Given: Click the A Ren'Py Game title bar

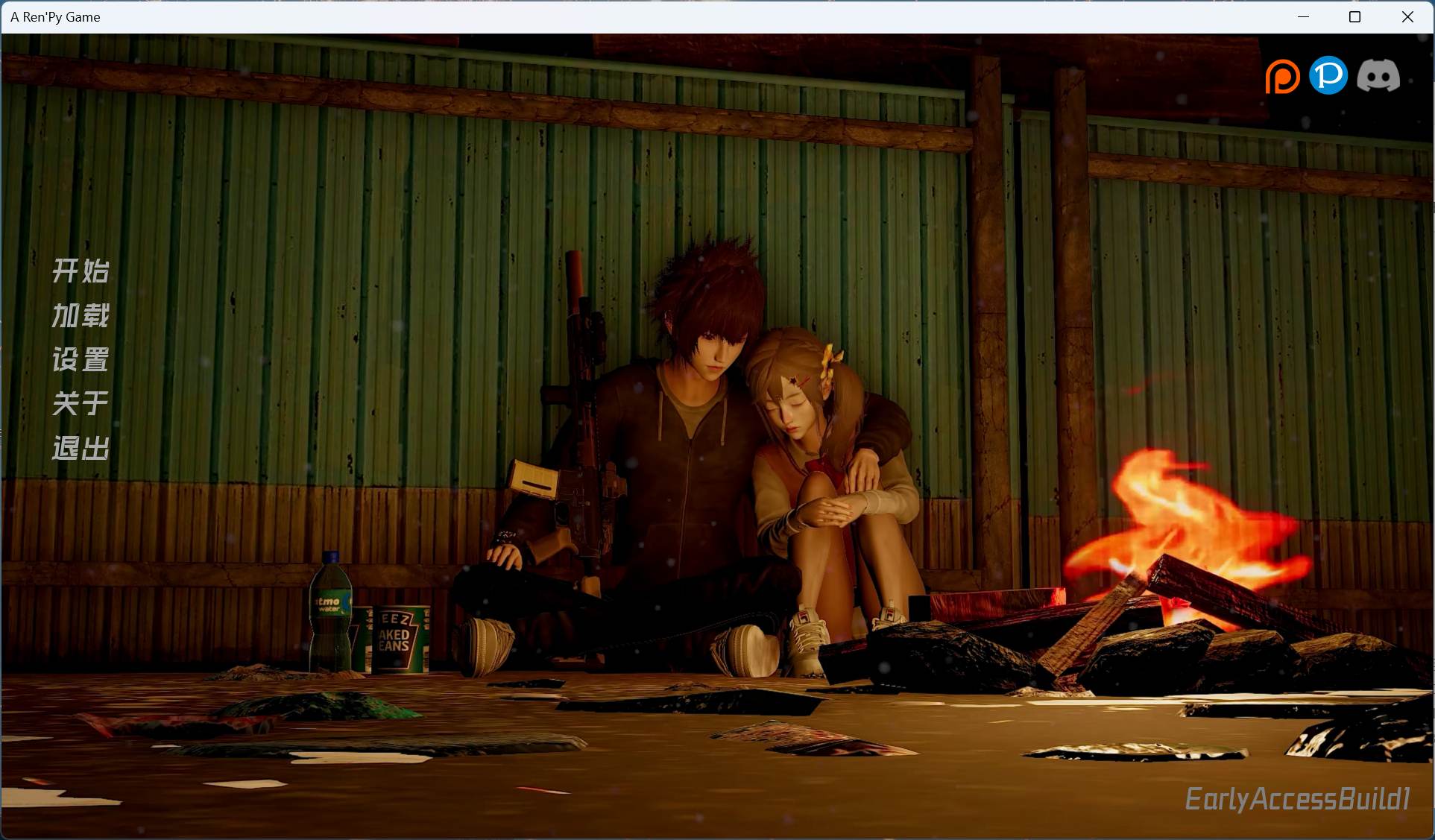Looking at the screenshot, I should click(55, 16).
